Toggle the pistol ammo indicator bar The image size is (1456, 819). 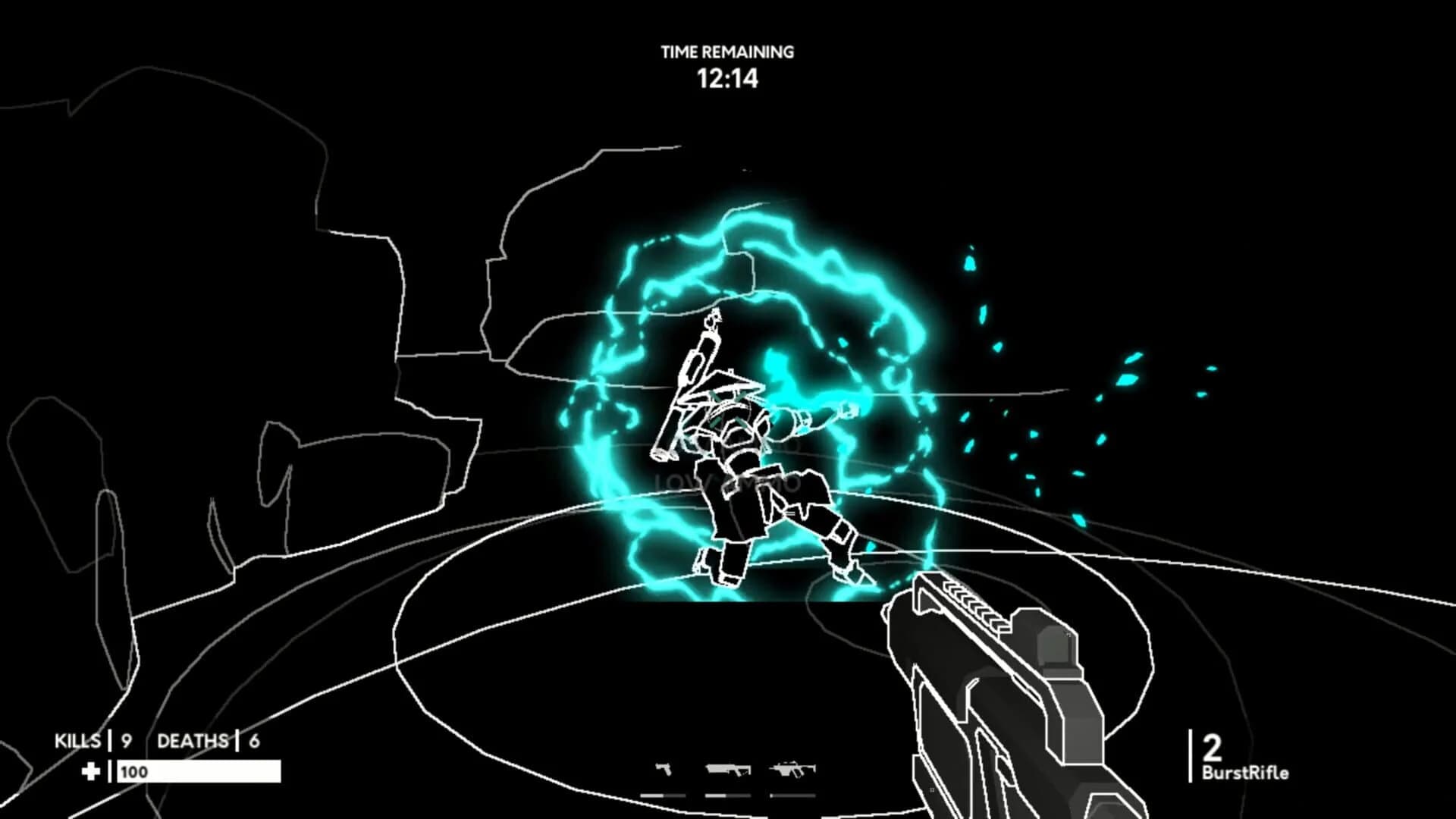664,795
